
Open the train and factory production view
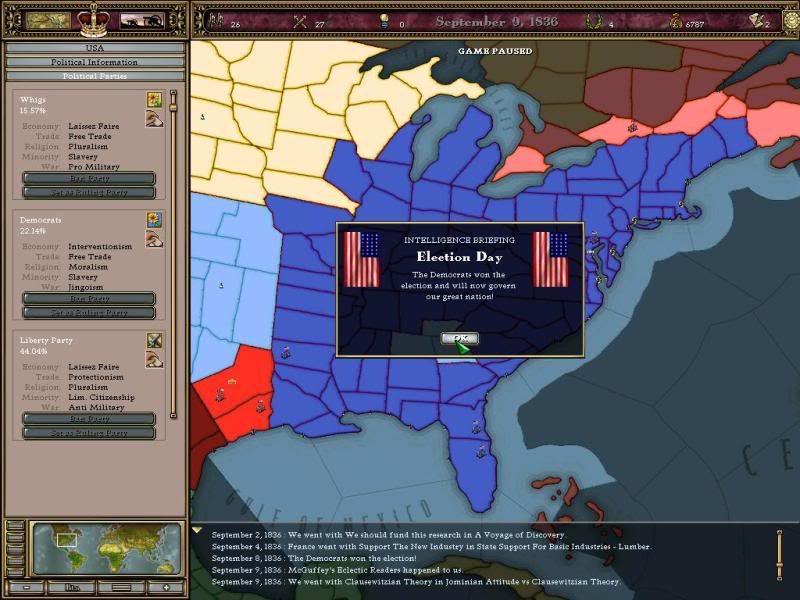tap(142, 19)
